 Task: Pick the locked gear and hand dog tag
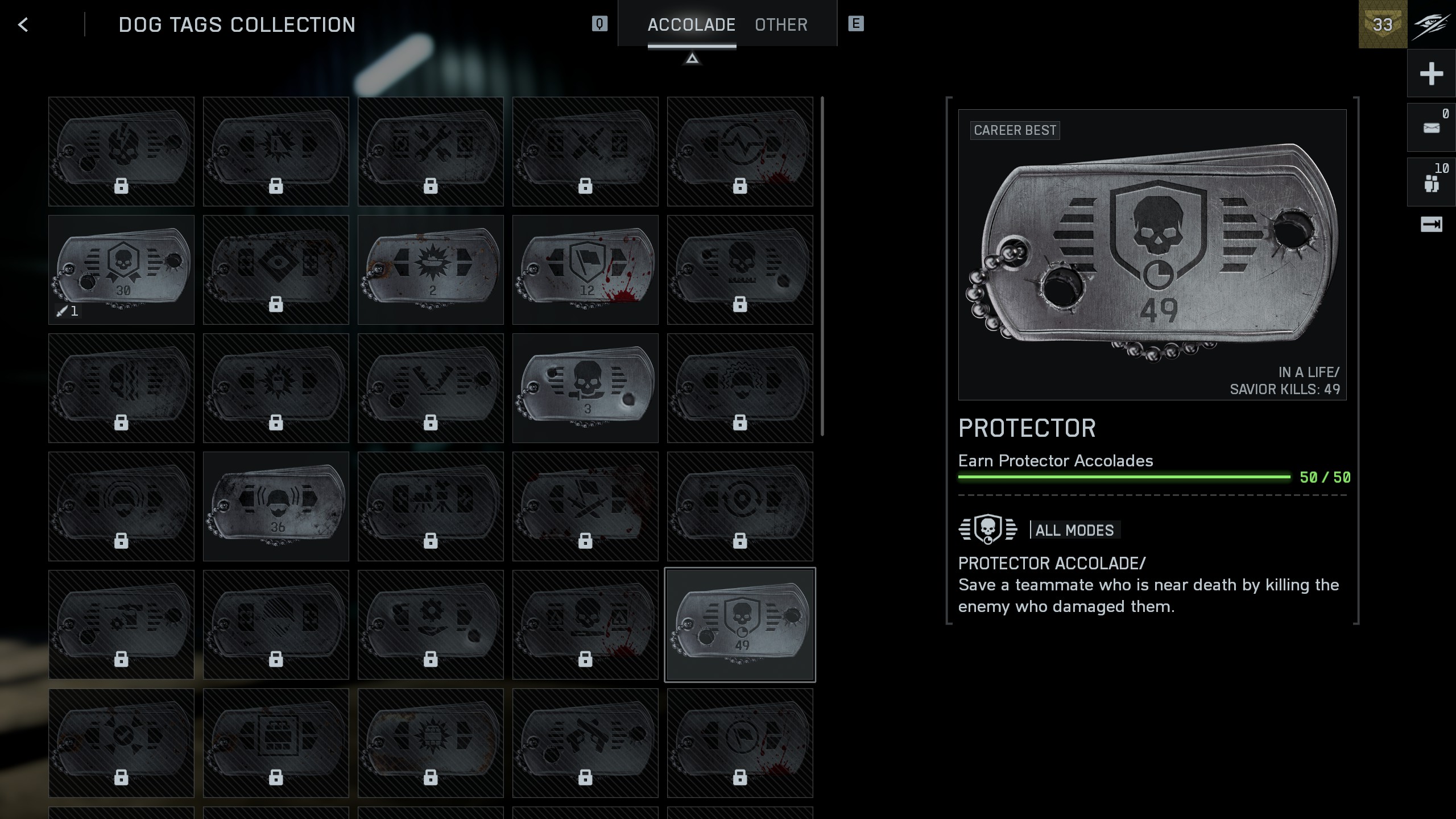click(431, 624)
